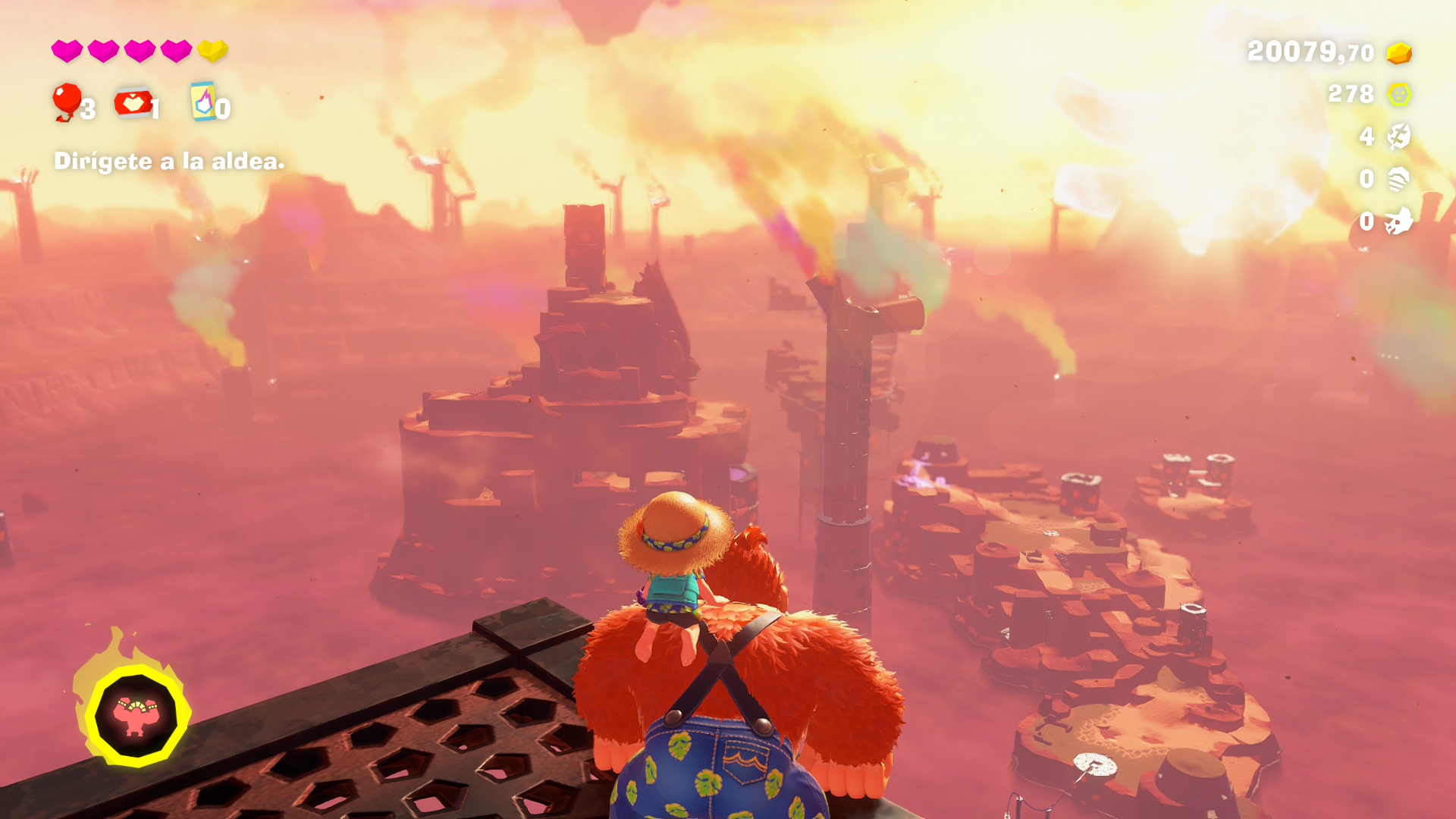Activate the Kong Bananza transformation icon
This screenshot has width=1456, height=819.
point(136,715)
